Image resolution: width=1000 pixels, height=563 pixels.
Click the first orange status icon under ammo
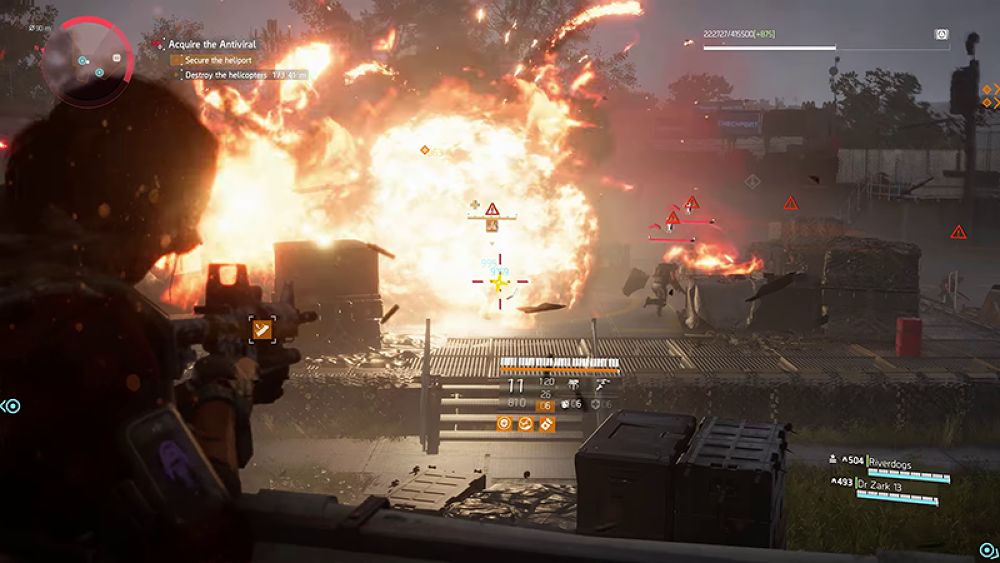point(505,424)
